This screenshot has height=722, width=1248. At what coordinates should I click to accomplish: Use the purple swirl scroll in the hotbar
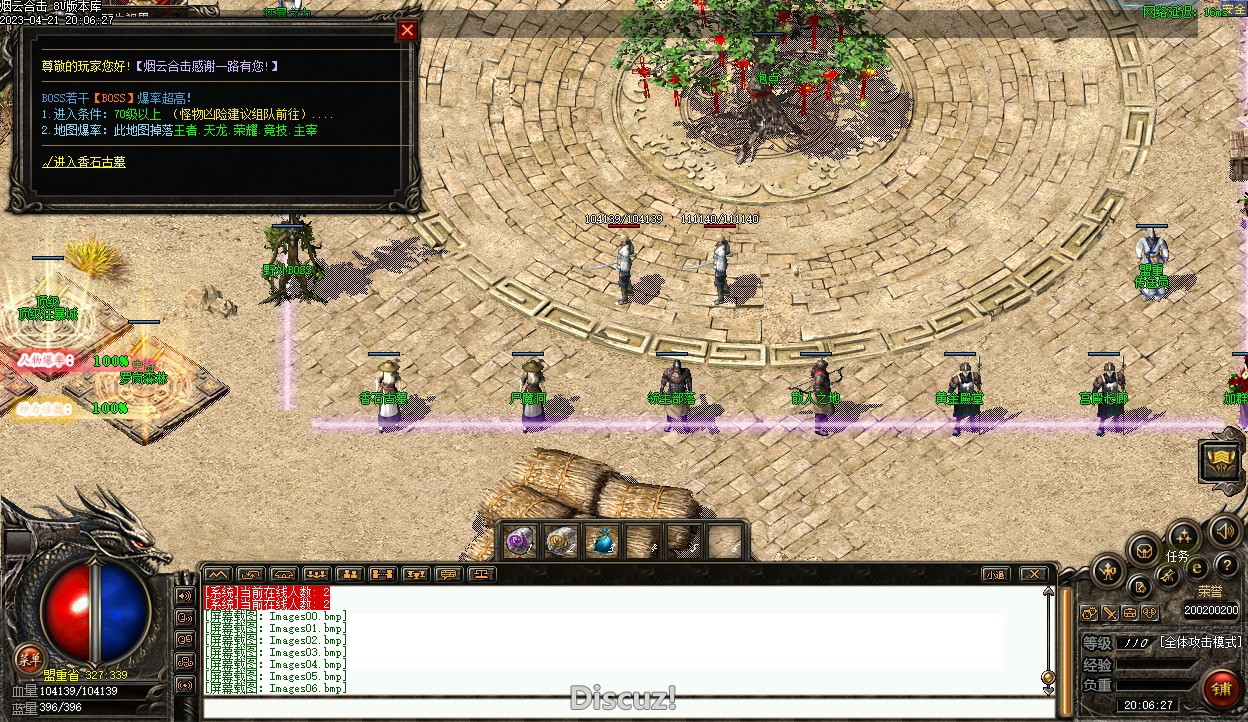518,541
